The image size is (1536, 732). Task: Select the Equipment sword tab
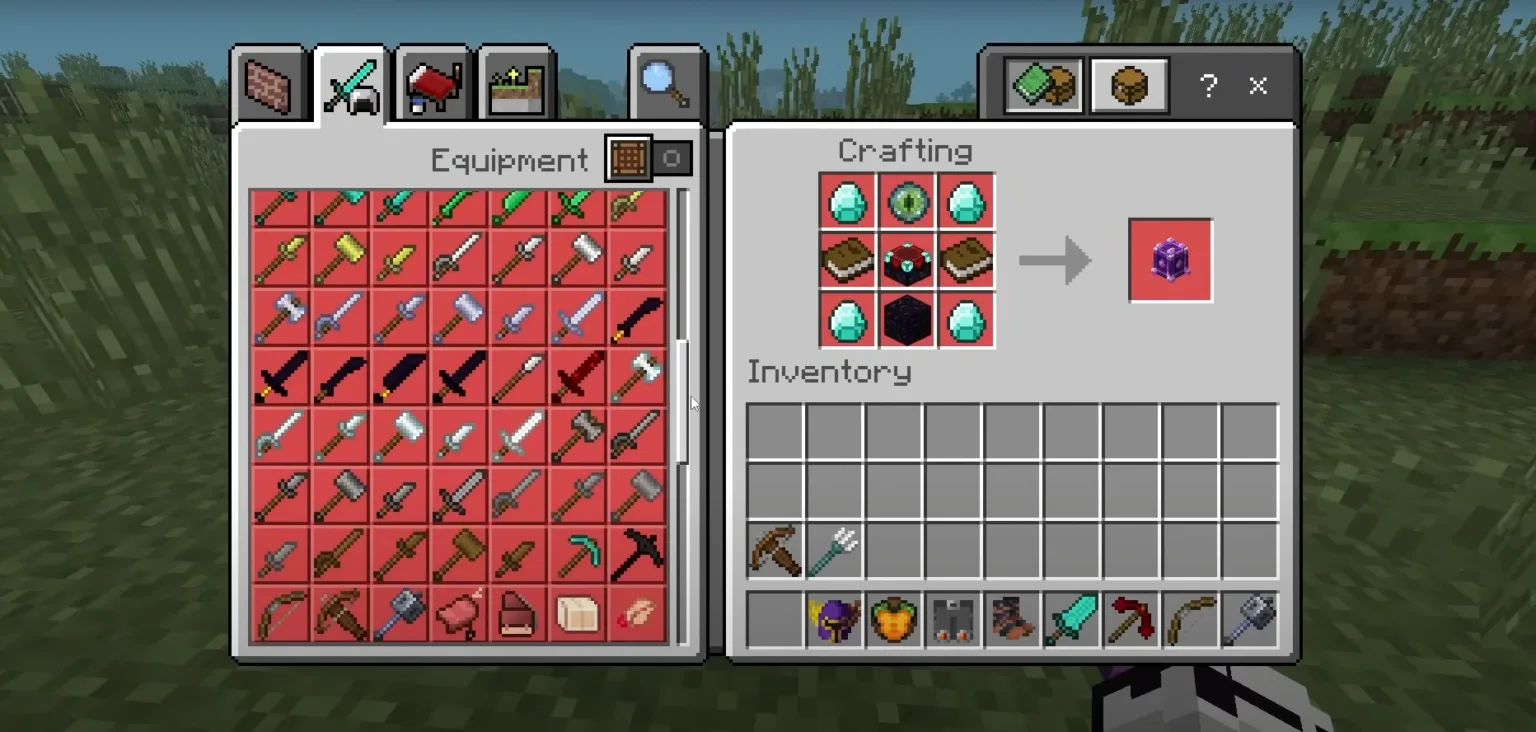pos(351,87)
